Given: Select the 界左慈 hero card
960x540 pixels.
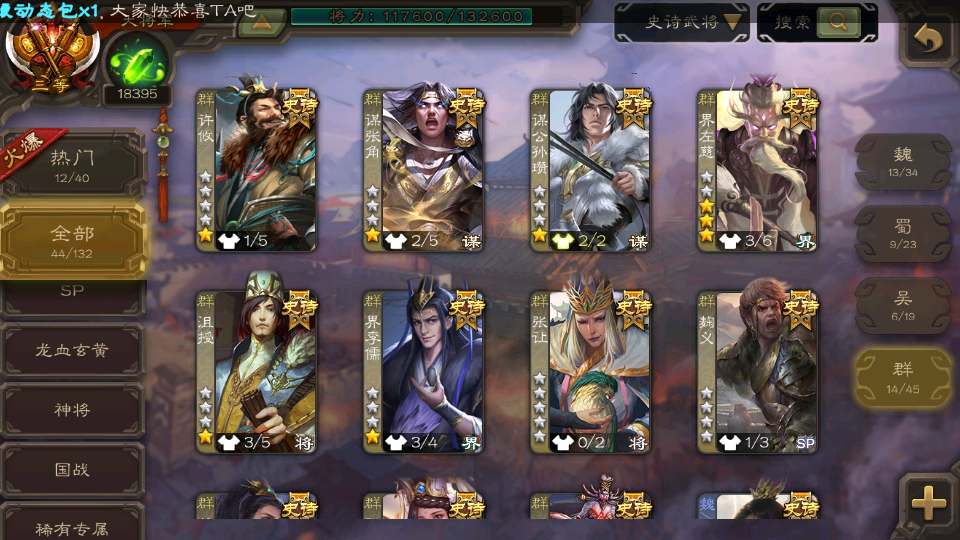Looking at the screenshot, I should click(x=757, y=169).
